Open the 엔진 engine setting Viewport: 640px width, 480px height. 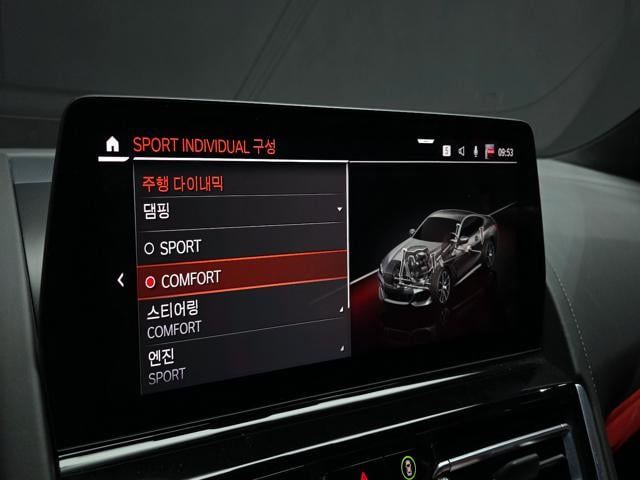tap(242, 365)
